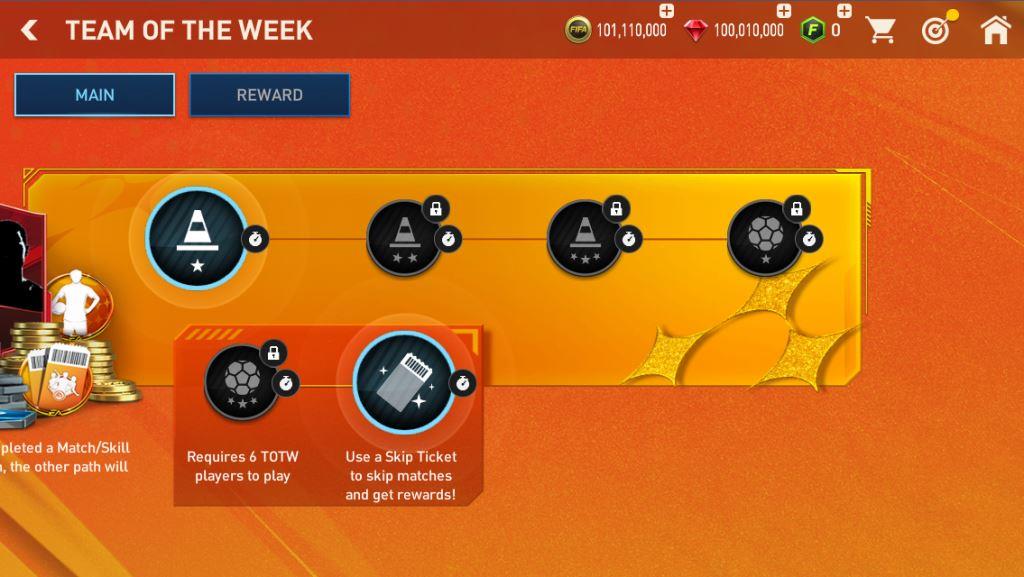Return to the home screen via the house icon
The height and width of the screenshot is (577, 1024).
995,31
